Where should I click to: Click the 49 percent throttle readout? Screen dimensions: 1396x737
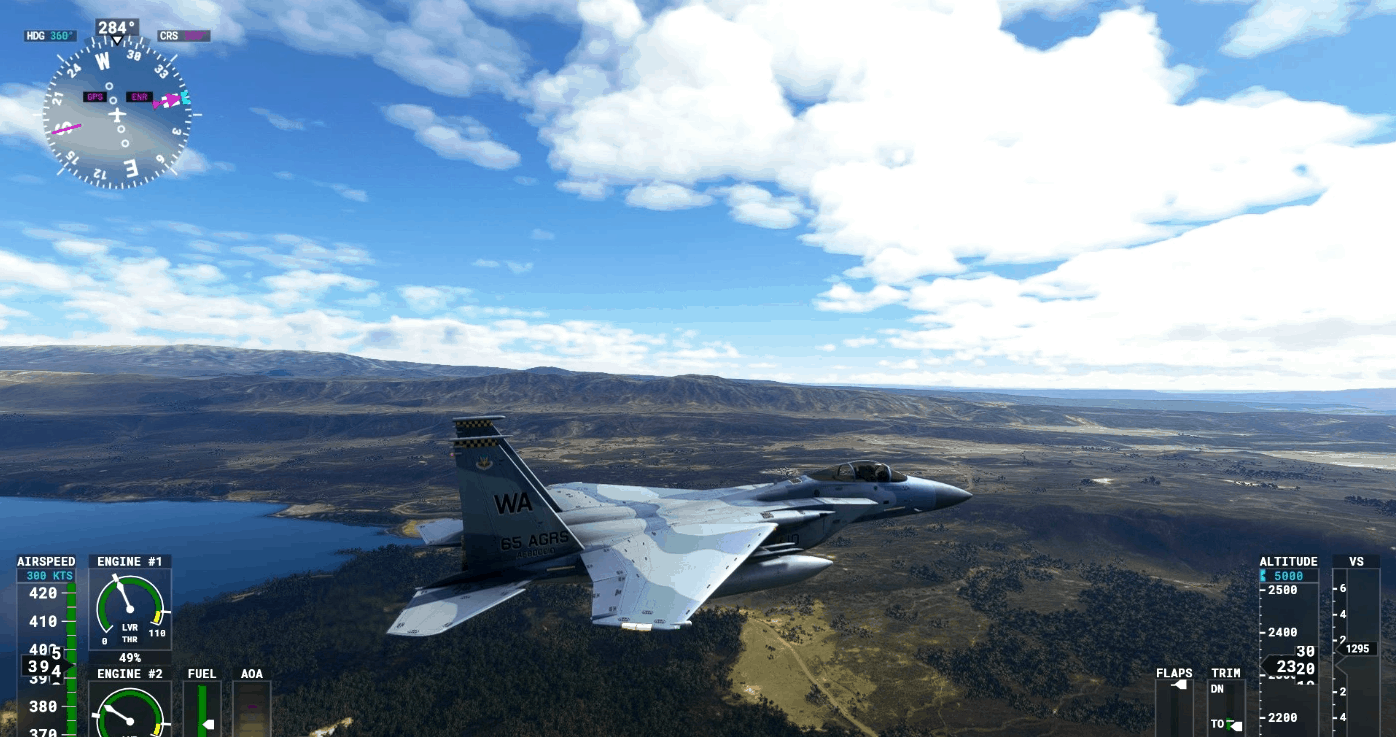coord(130,657)
